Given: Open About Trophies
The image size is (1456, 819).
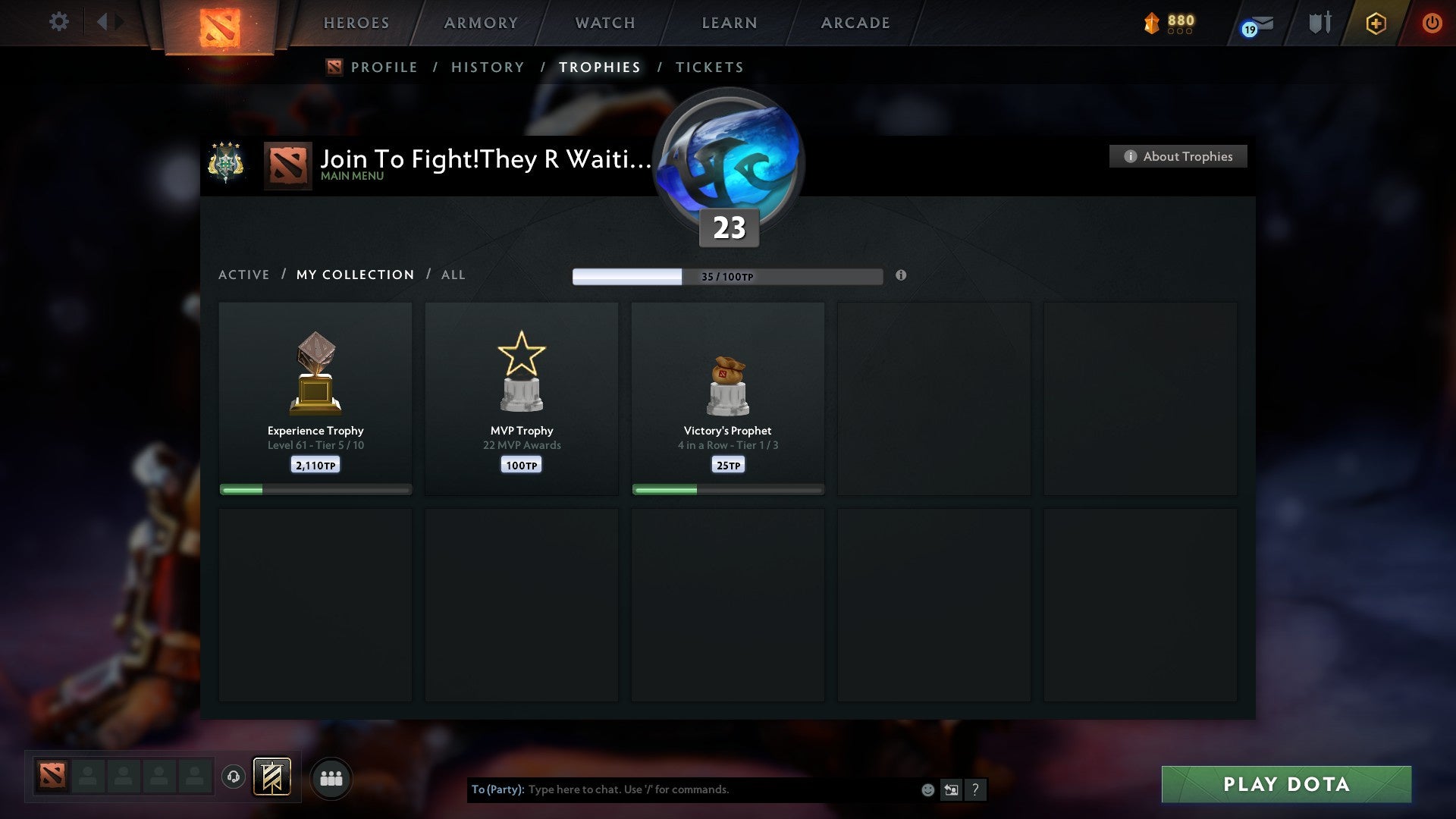Looking at the screenshot, I should (x=1178, y=156).
